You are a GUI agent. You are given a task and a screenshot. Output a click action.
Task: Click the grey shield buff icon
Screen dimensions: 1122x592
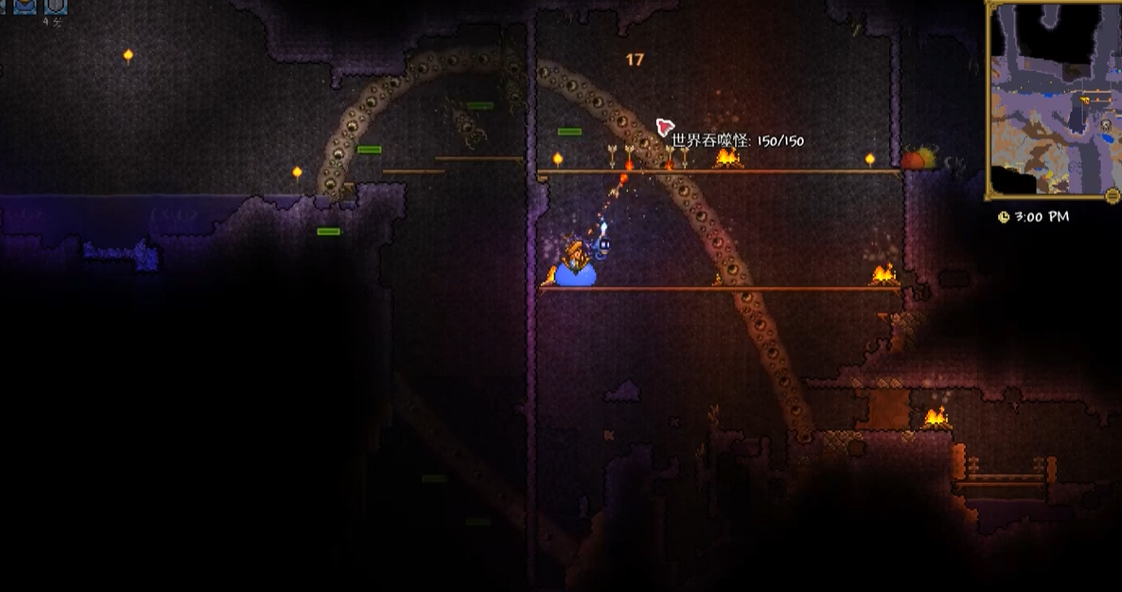pyautogui.click(x=55, y=6)
